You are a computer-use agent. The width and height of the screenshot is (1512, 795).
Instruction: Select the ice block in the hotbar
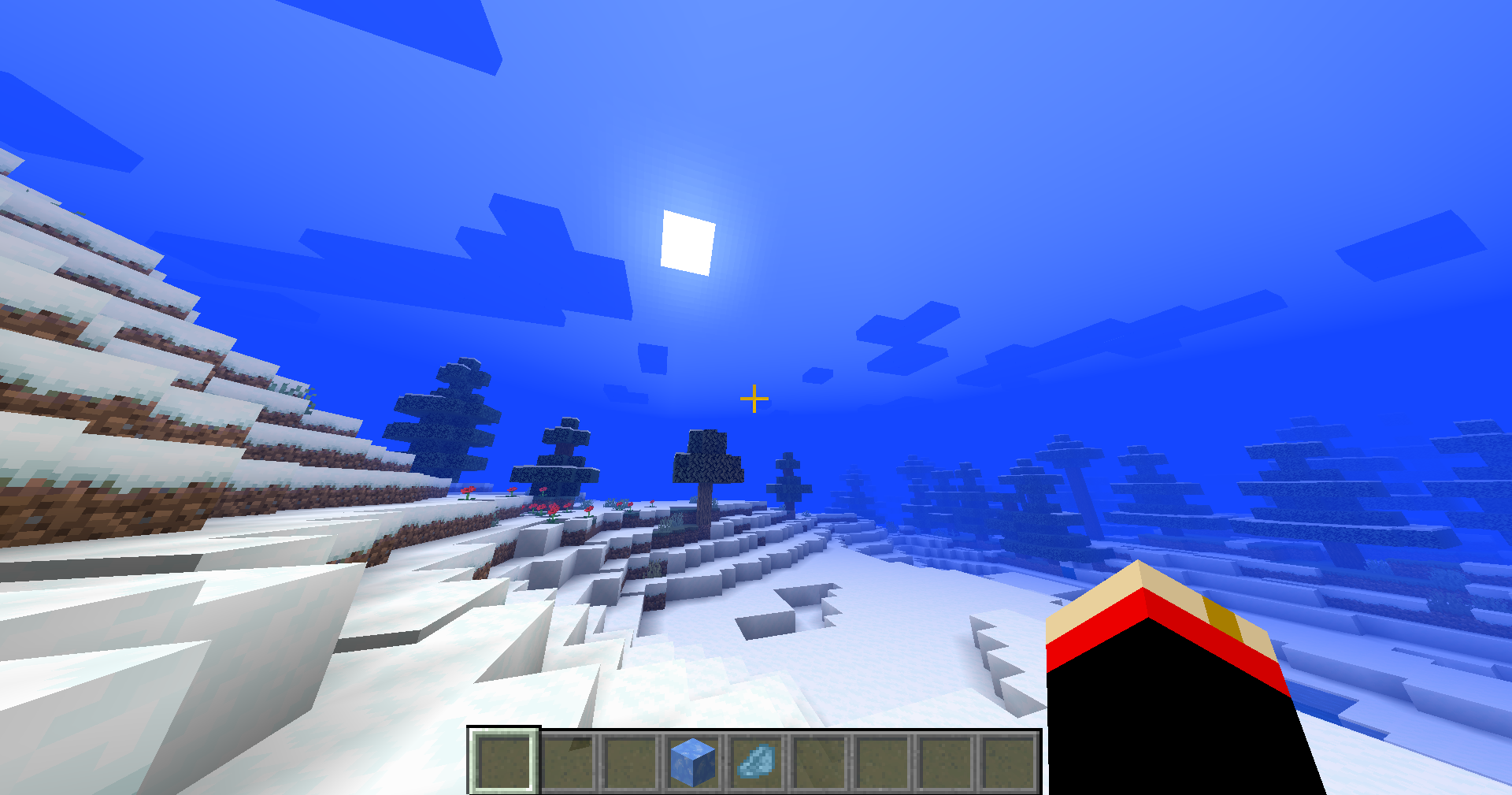tap(693, 760)
